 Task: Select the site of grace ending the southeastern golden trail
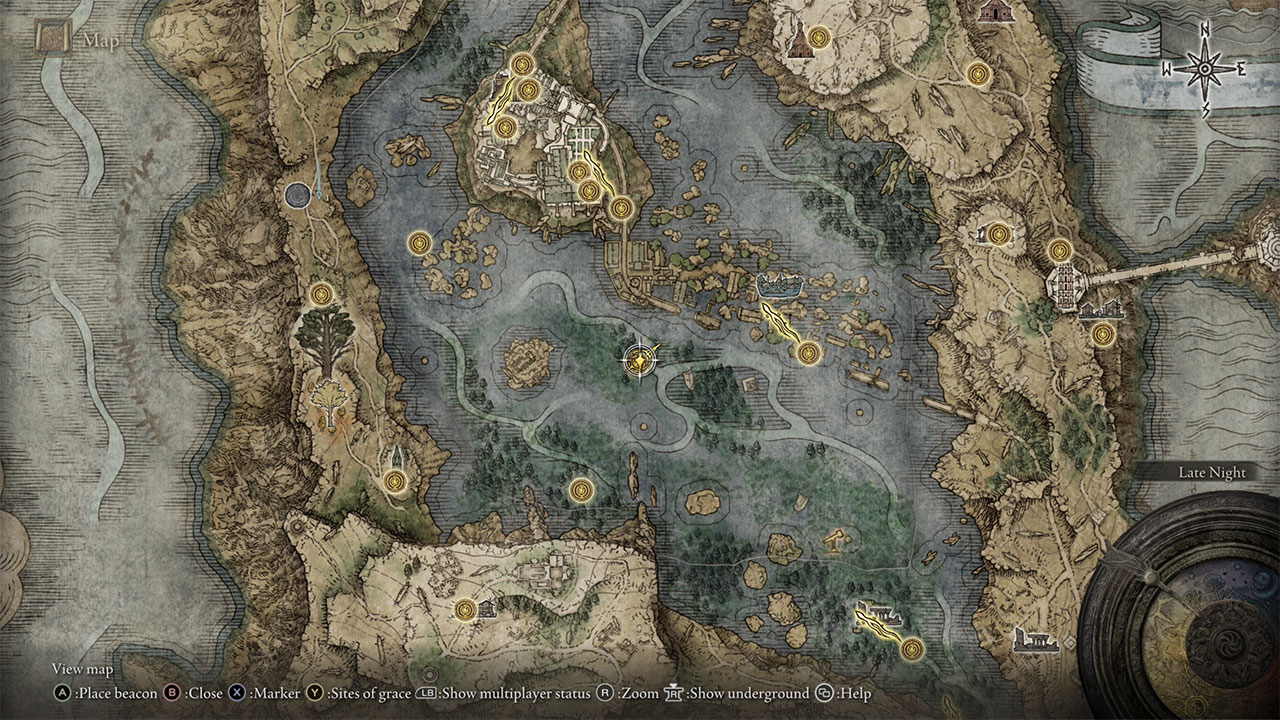[911, 649]
